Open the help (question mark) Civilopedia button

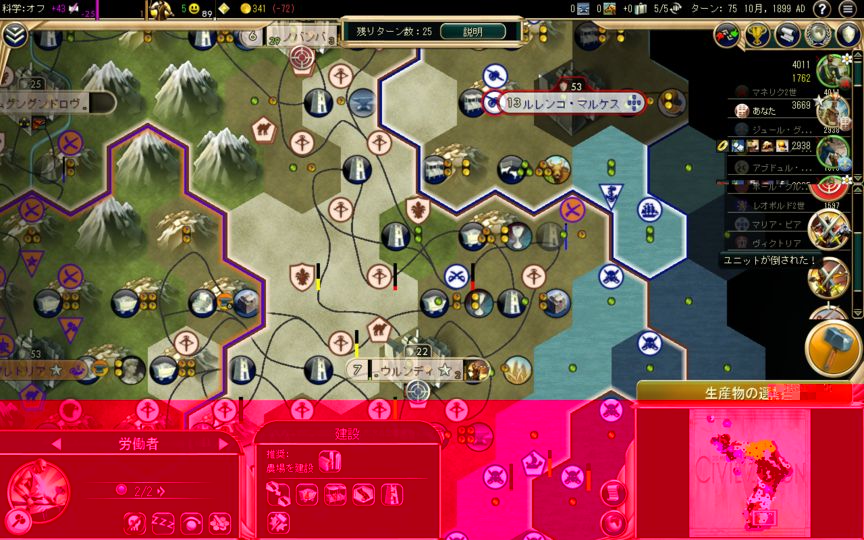coord(822,9)
